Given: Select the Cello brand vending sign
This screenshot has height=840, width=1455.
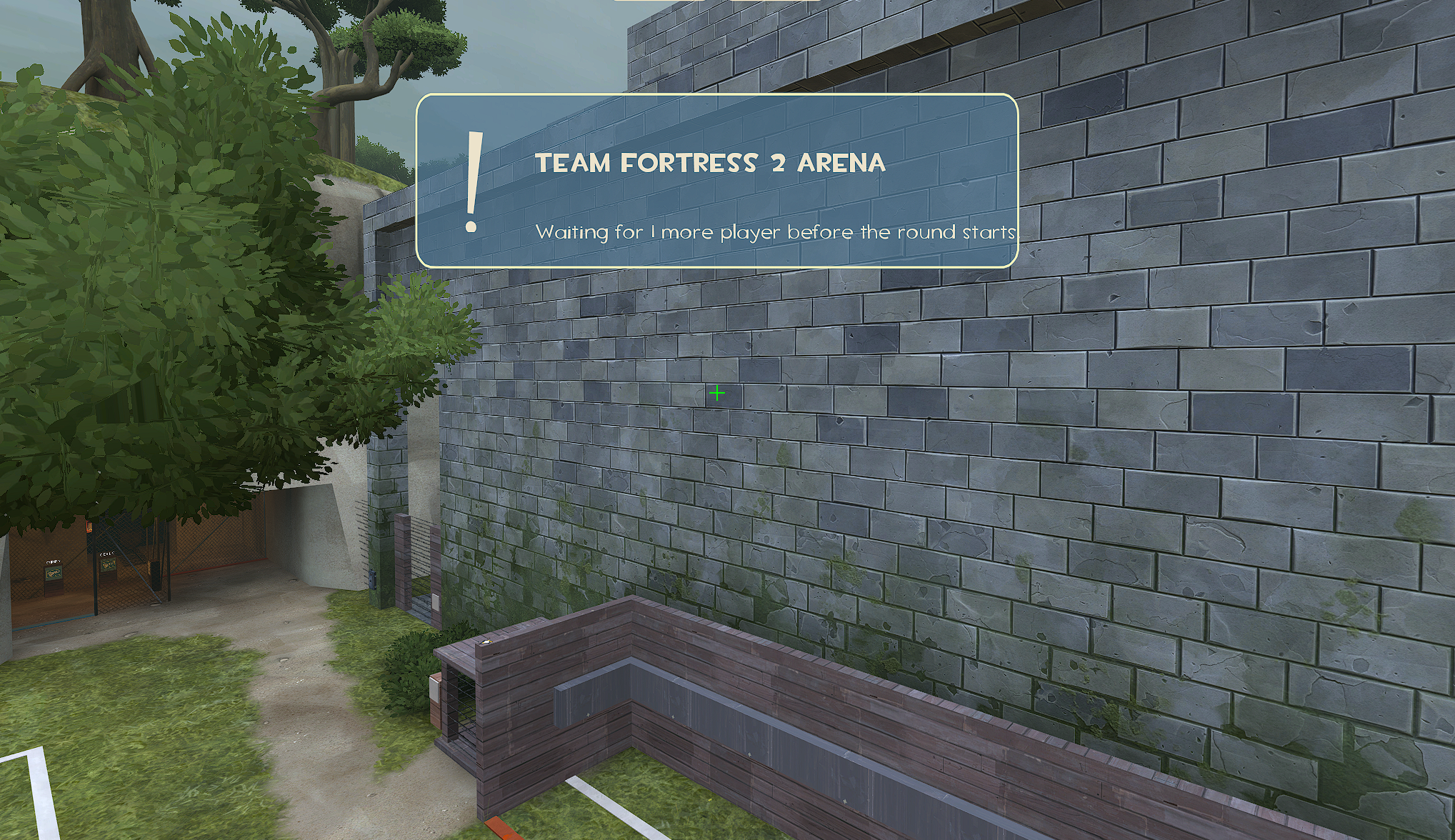Looking at the screenshot, I should click(x=107, y=566).
